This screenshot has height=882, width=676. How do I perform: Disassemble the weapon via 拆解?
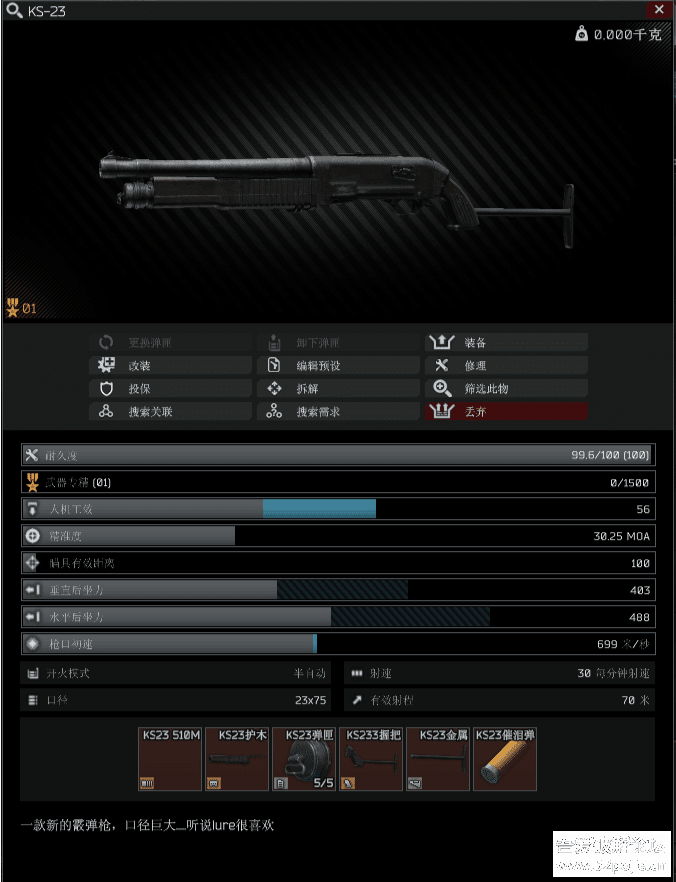338,388
